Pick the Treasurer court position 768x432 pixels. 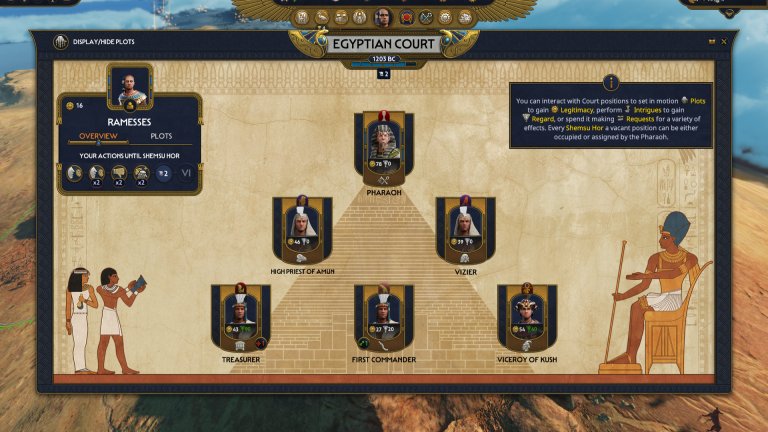(x=240, y=316)
